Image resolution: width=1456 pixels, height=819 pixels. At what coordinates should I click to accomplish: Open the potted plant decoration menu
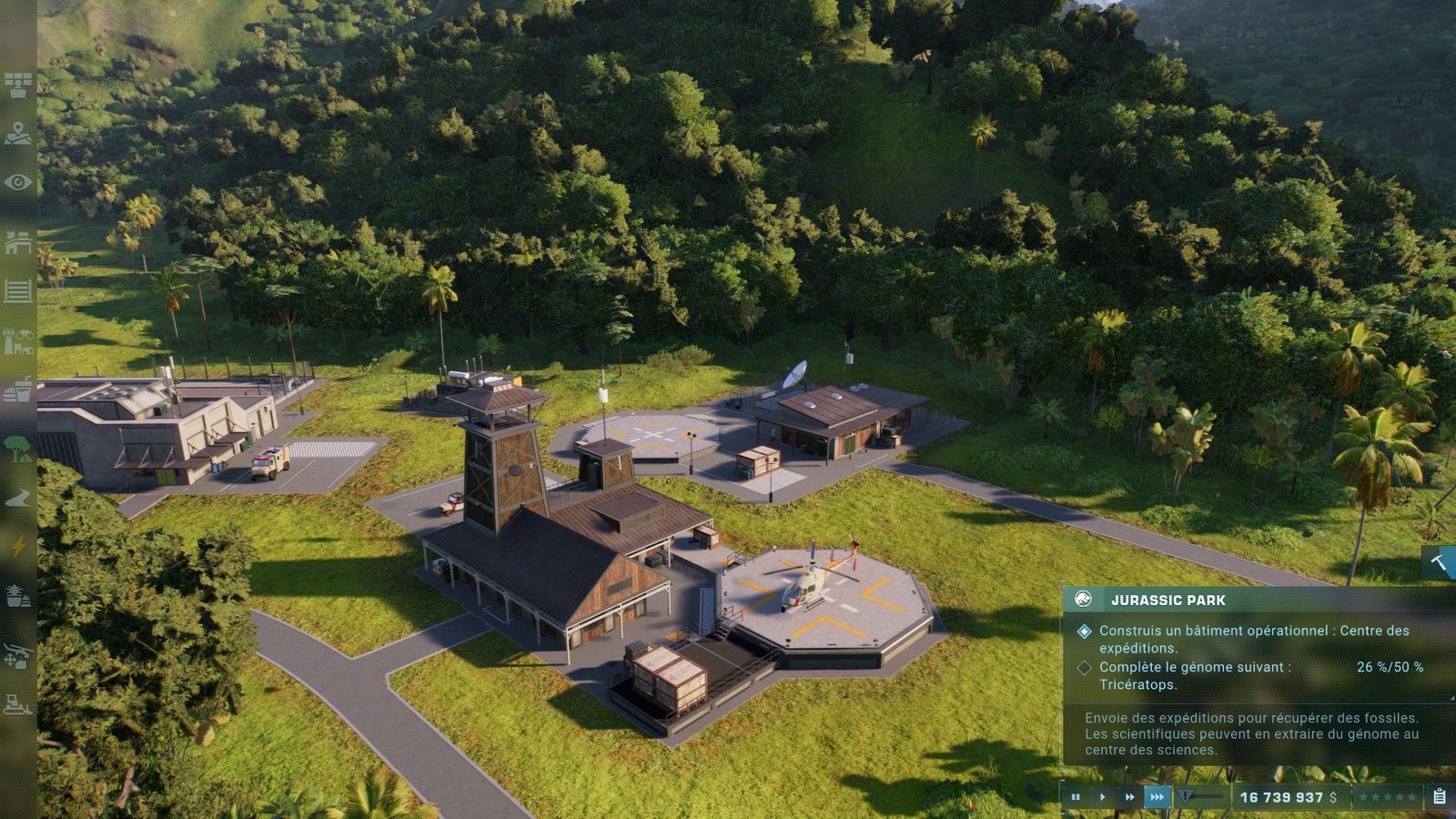coord(17,596)
